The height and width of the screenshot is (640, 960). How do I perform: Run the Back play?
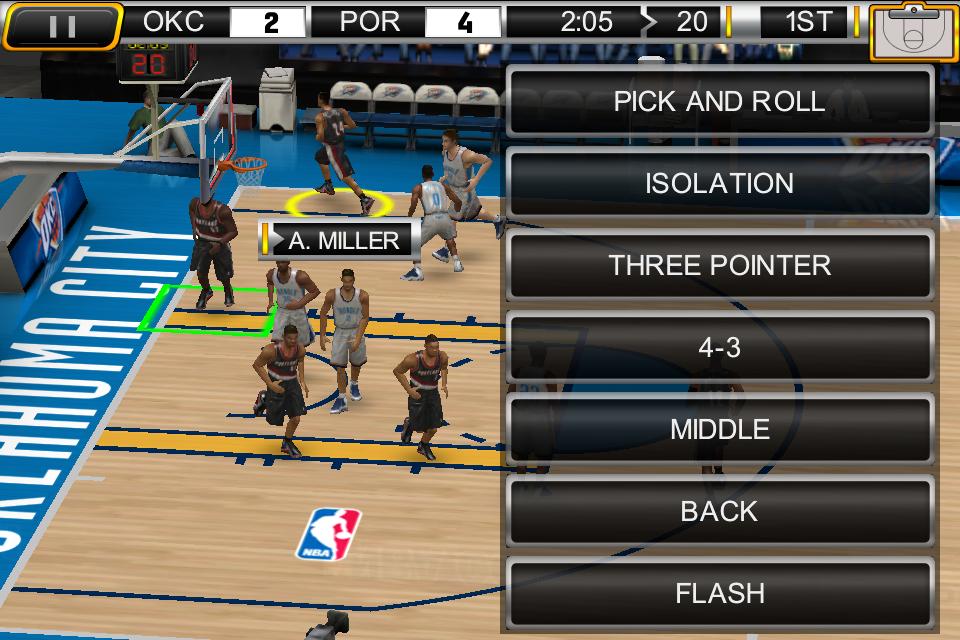719,512
